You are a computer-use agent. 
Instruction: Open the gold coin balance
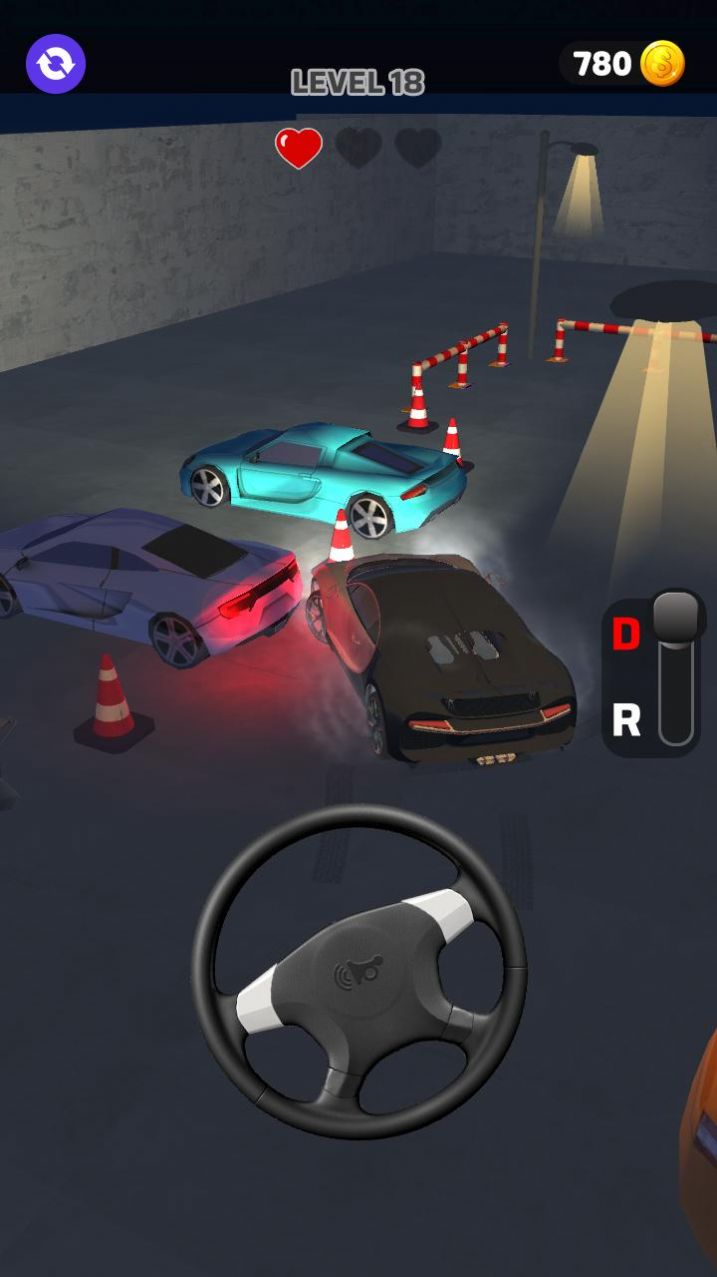pos(623,64)
